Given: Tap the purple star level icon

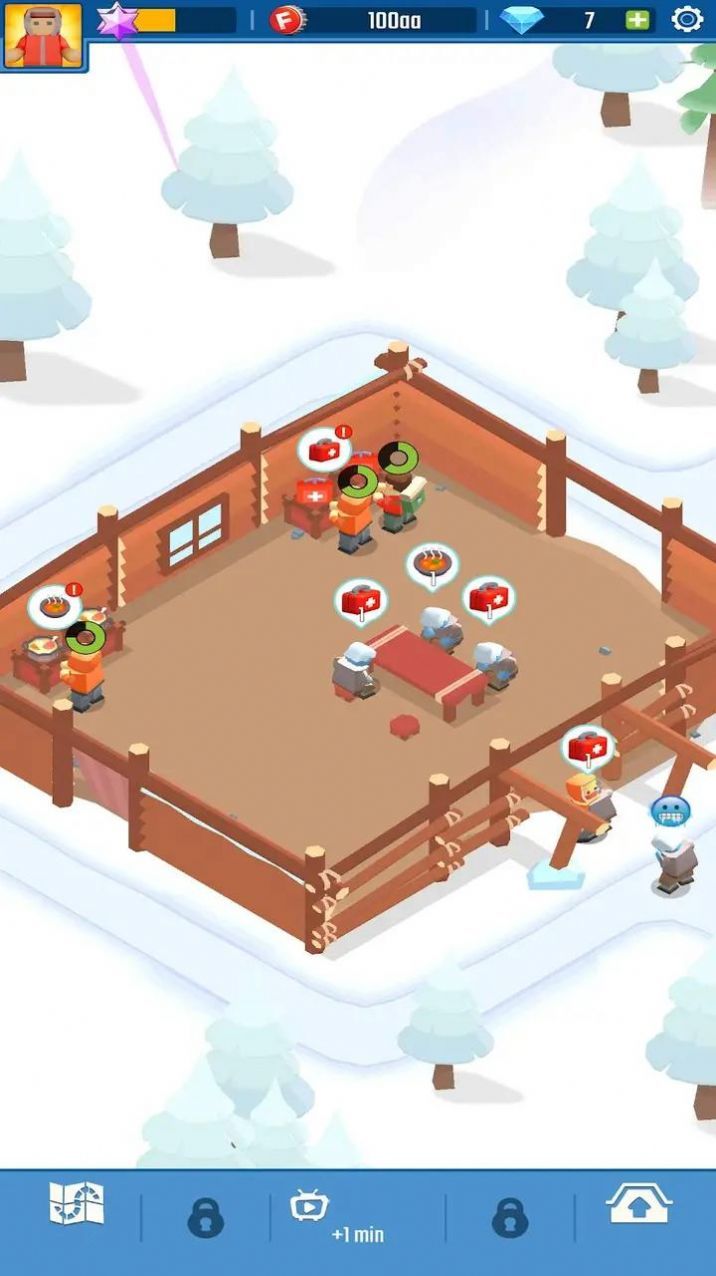Looking at the screenshot, I should pyautogui.click(x=117, y=20).
